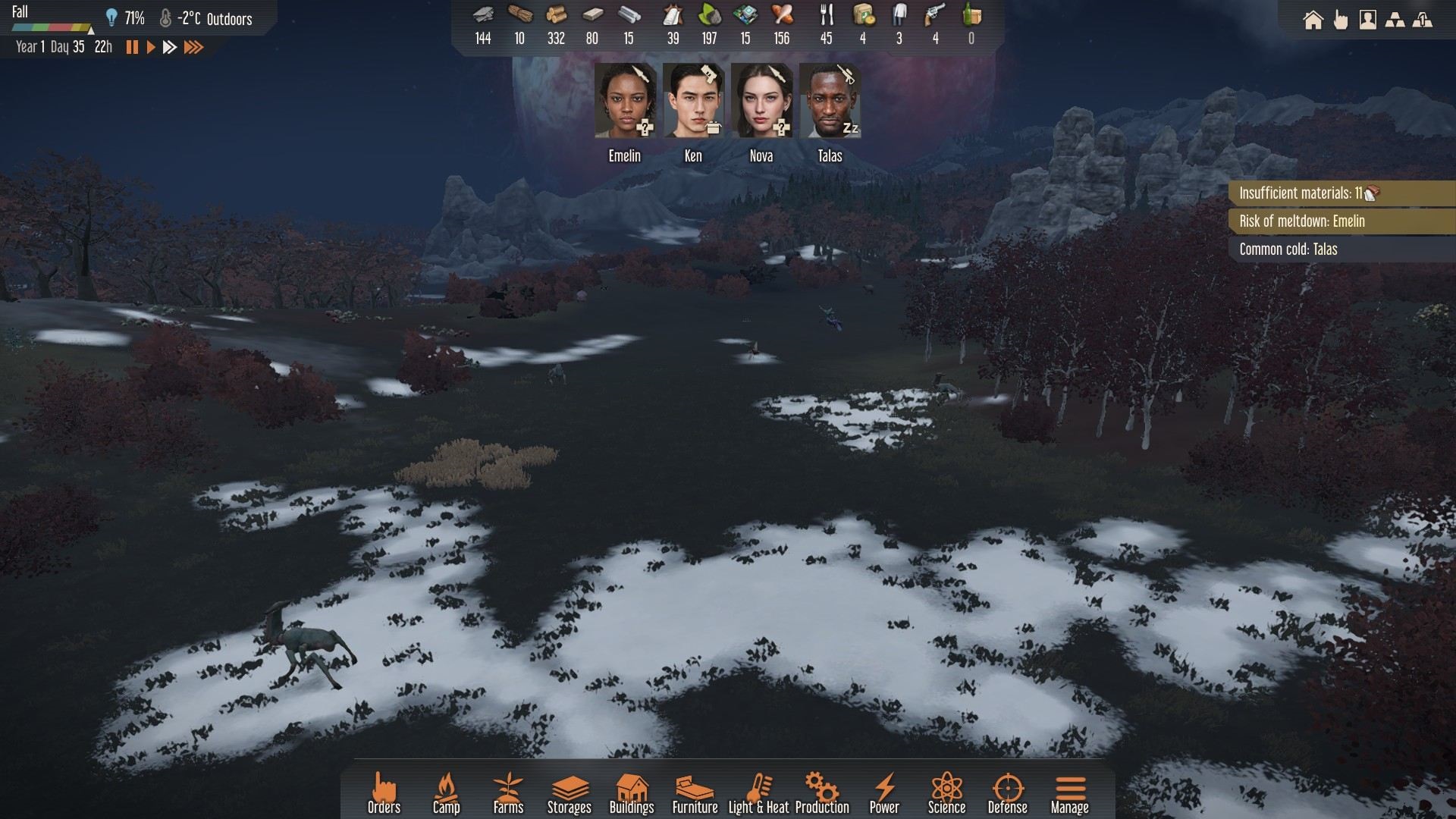Open the Storages category
Screen dimensions: 1456x819
(569, 793)
